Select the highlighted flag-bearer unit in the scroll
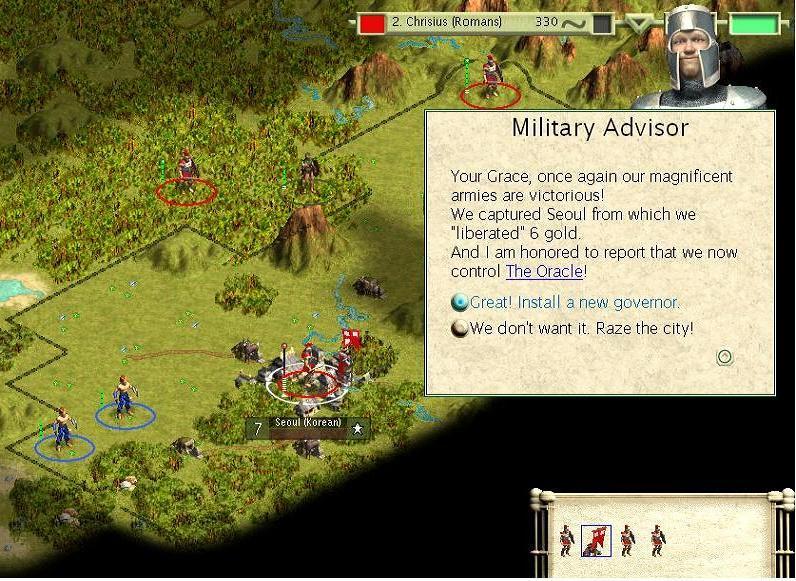The width and height of the screenshot is (796, 581). (596, 541)
